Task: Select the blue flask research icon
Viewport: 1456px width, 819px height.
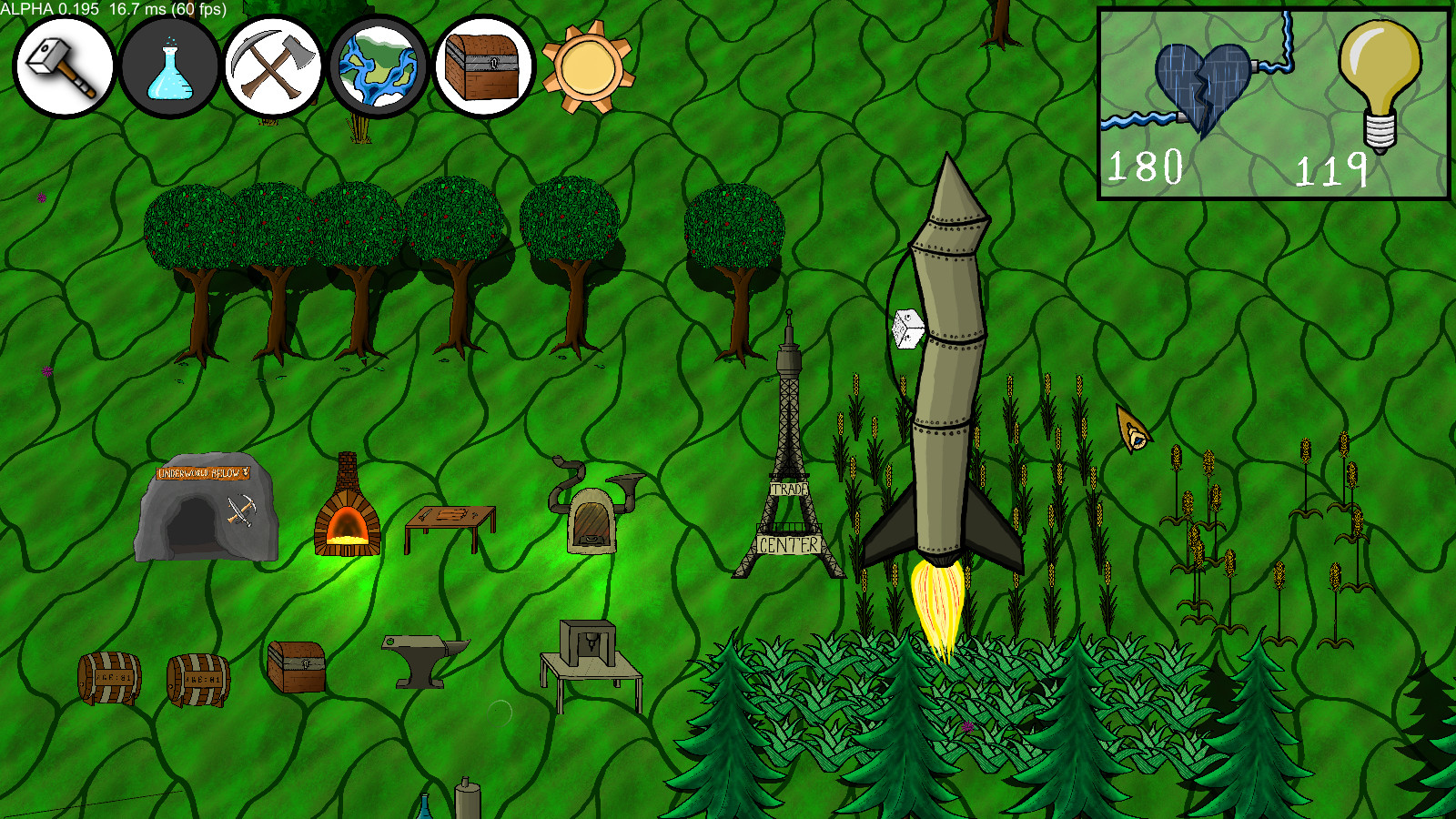Action: tap(169, 68)
